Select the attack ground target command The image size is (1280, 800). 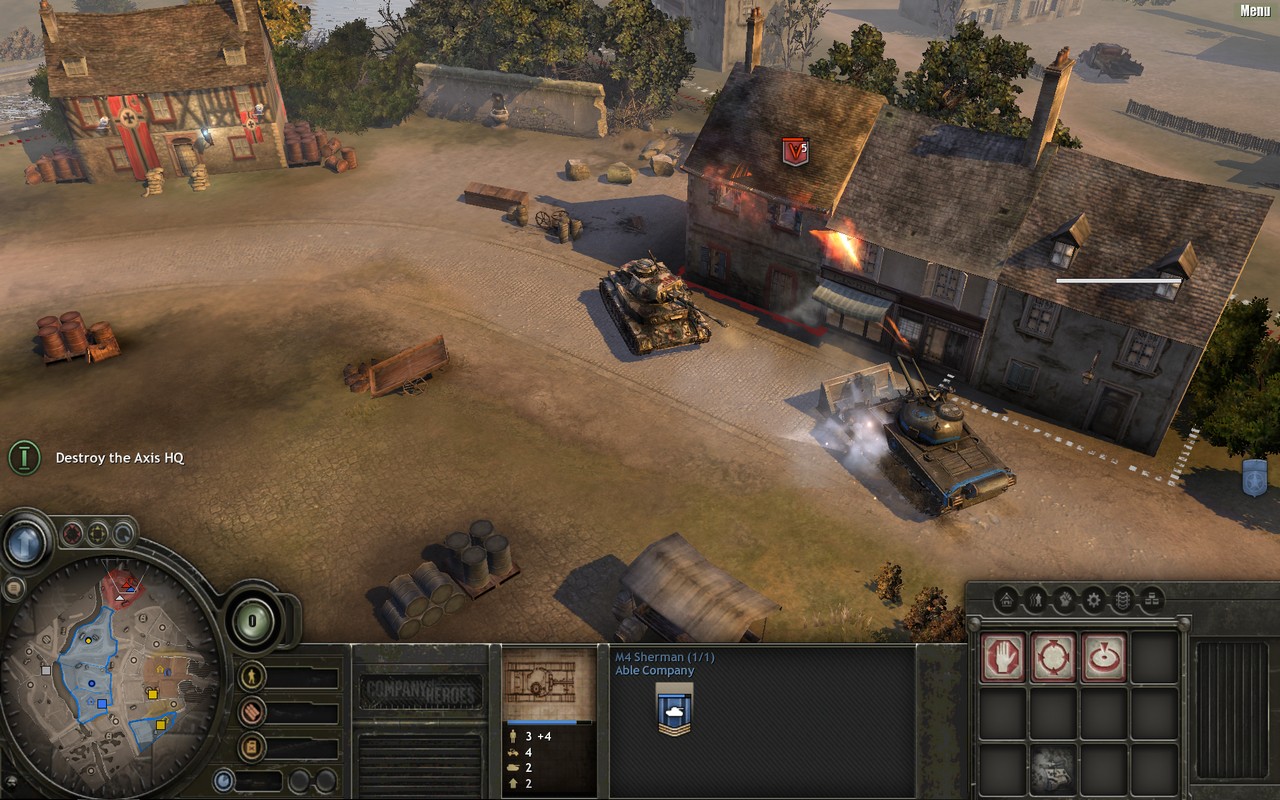coord(1104,657)
